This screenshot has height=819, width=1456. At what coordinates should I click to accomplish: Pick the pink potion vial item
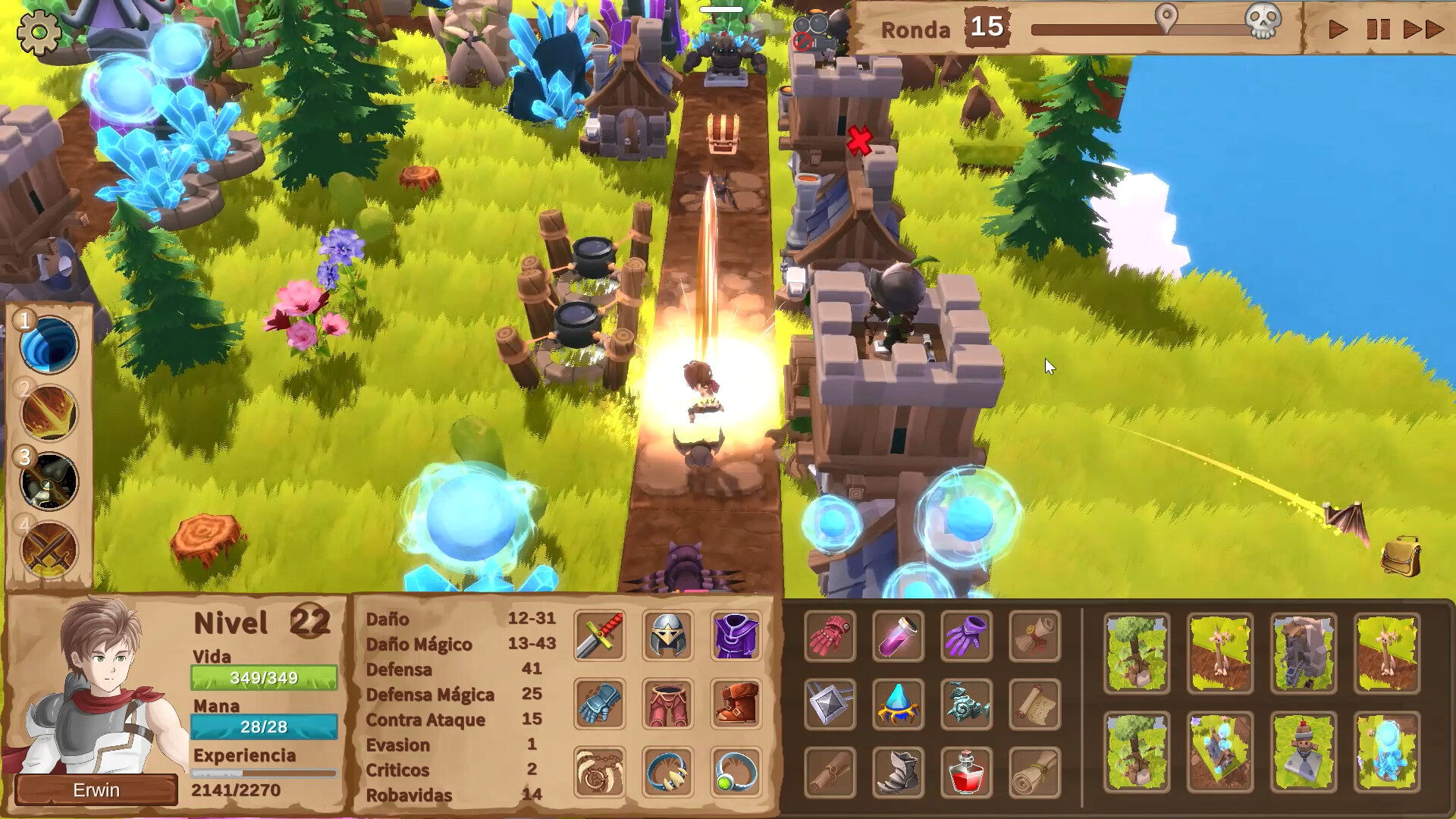click(899, 635)
